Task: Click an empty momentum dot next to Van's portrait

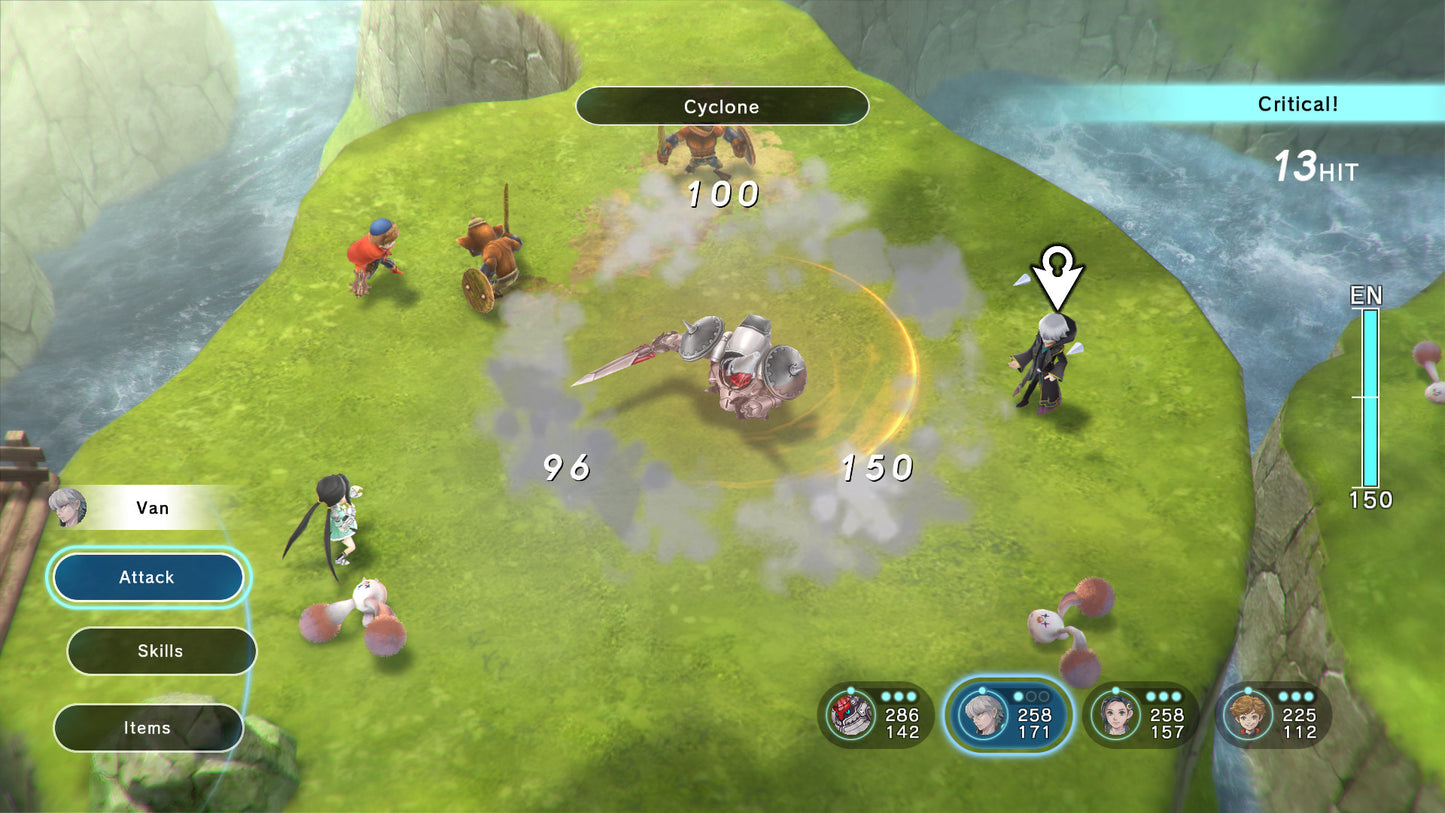Action: tap(1031, 696)
